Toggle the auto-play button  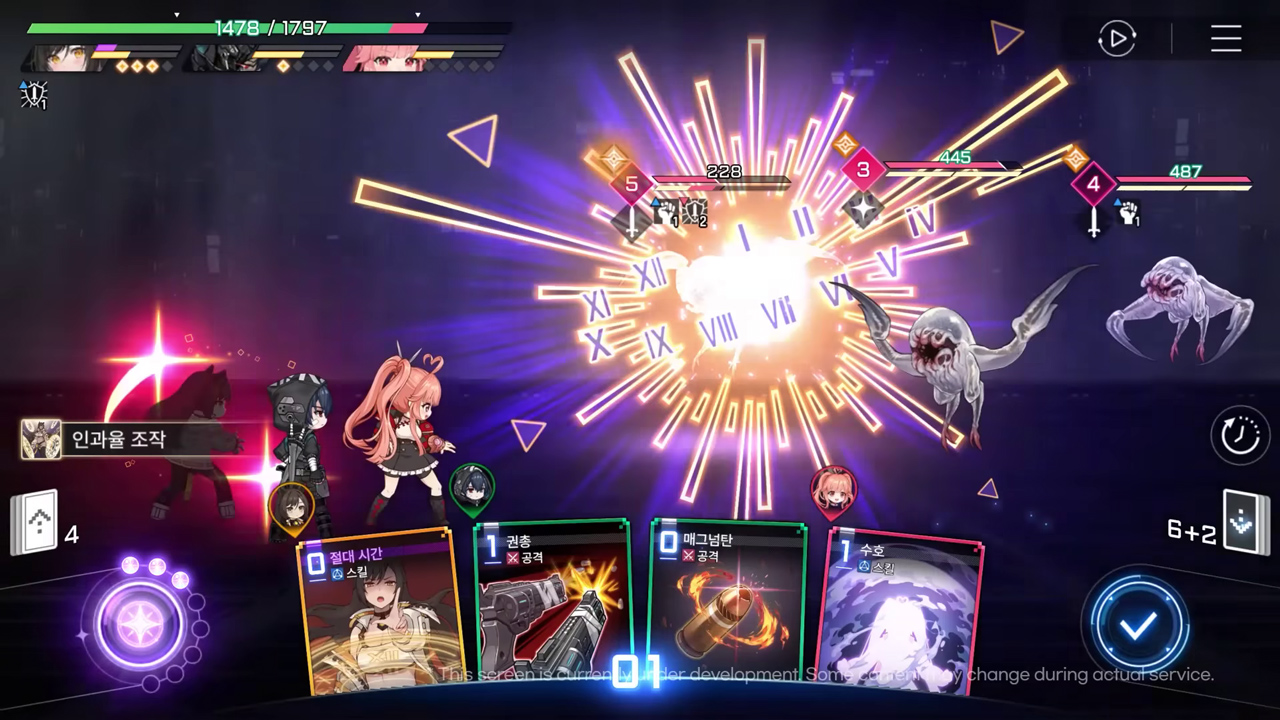(1116, 39)
